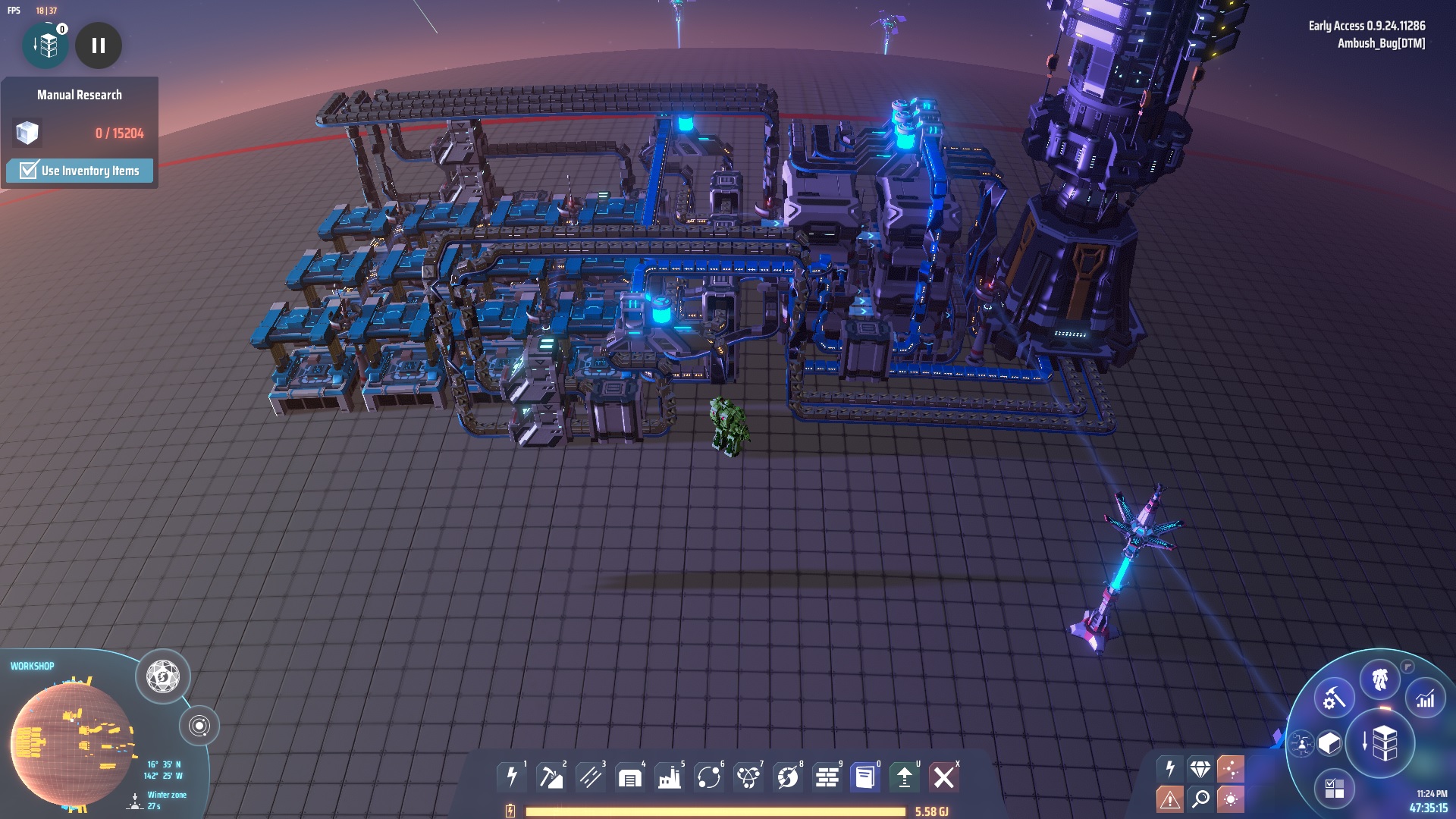Toggle the warning triangle alert display

1169,799
